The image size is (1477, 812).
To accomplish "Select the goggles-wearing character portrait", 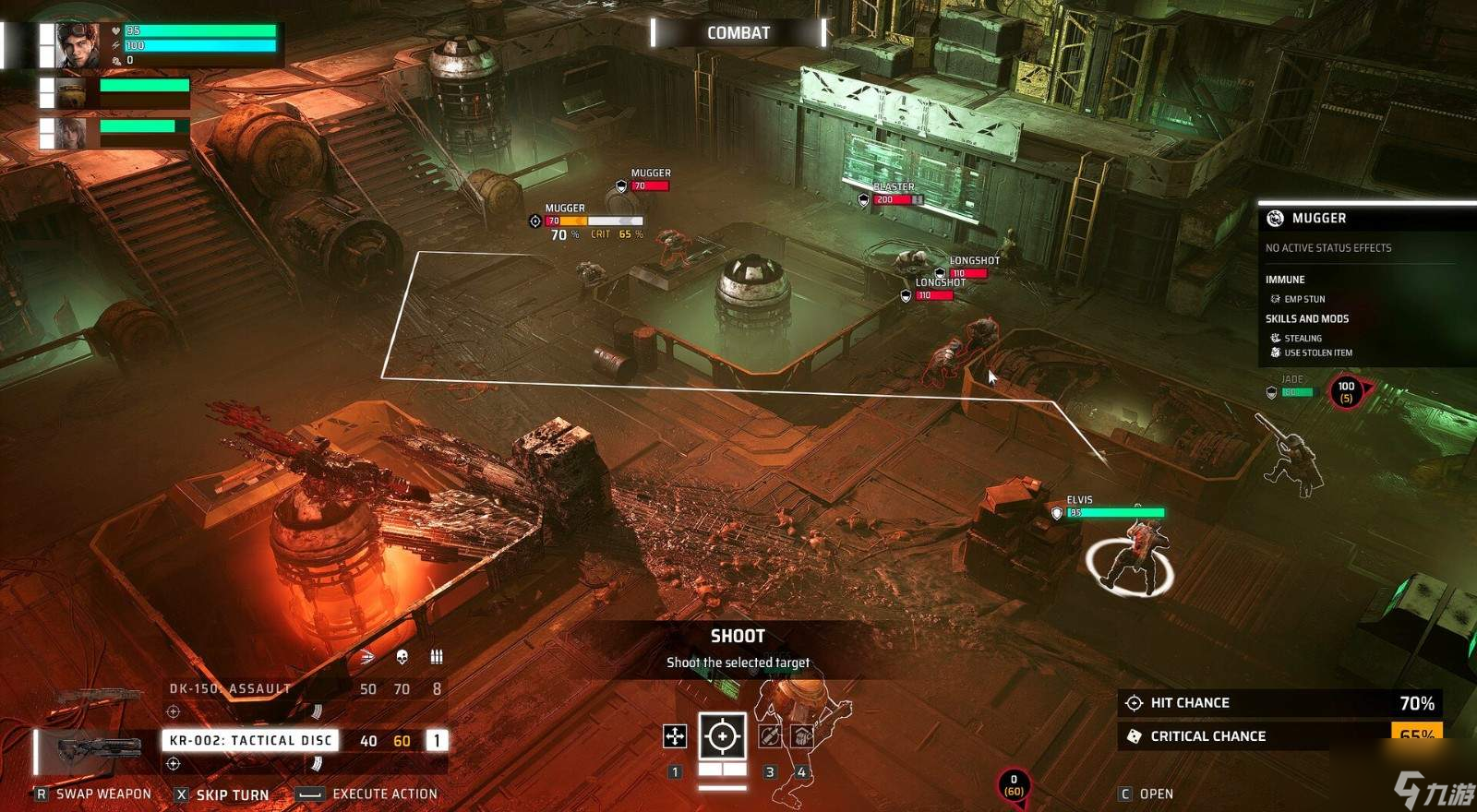I will click(77, 44).
